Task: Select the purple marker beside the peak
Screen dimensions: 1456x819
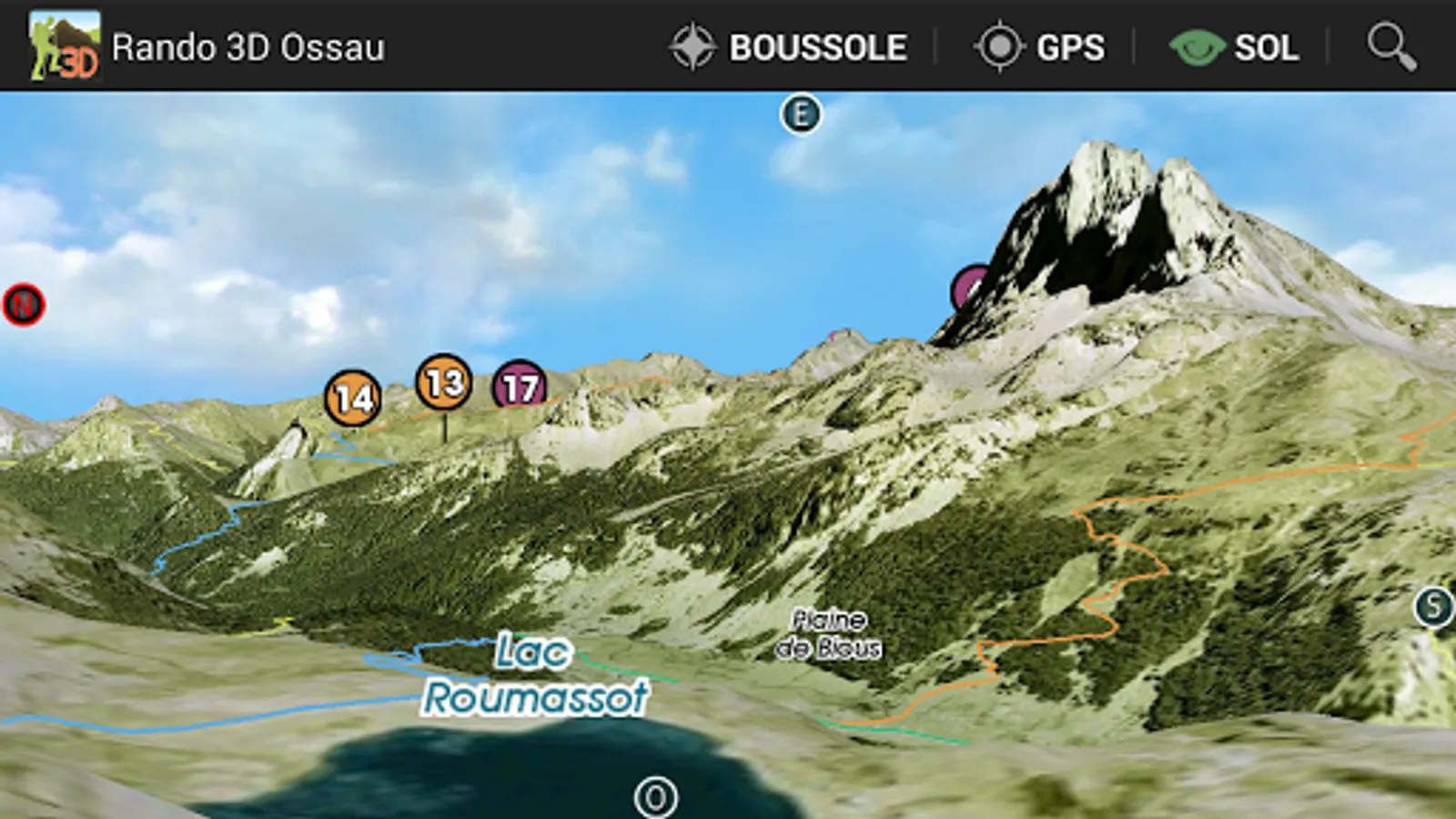Action: 968,288
